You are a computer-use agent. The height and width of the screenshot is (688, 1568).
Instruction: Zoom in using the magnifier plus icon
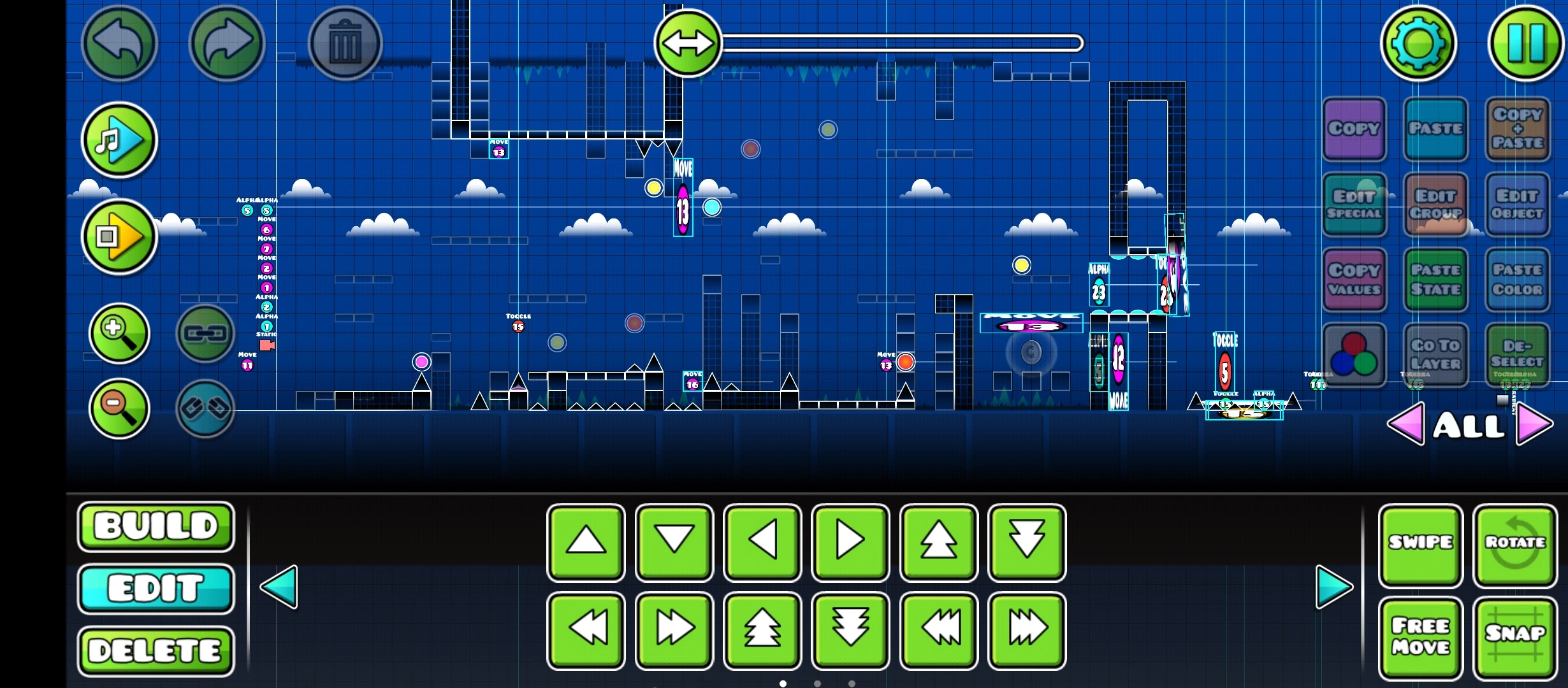(119, 333)
